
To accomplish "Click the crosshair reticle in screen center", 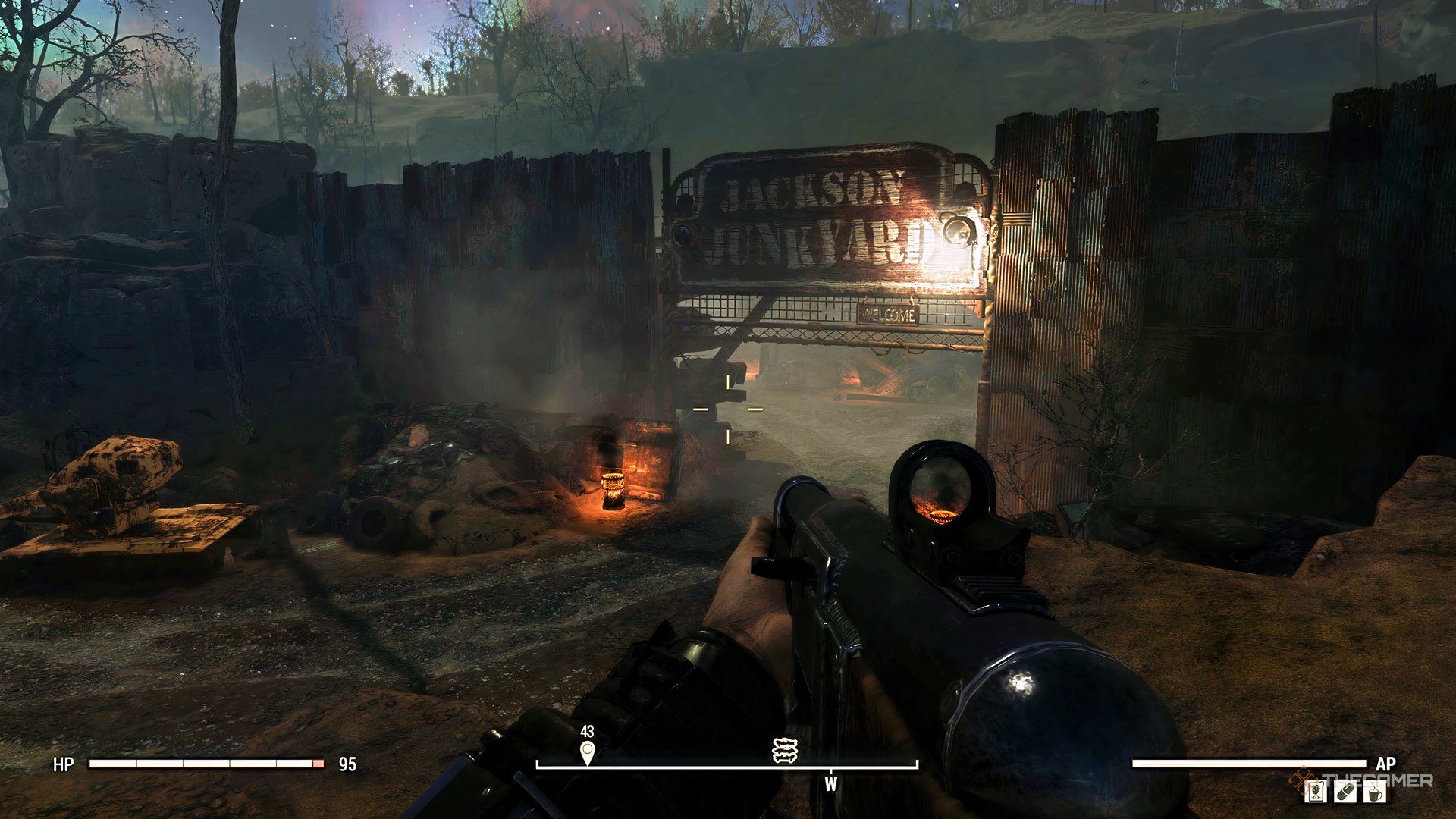I will (x=728, y=409).
